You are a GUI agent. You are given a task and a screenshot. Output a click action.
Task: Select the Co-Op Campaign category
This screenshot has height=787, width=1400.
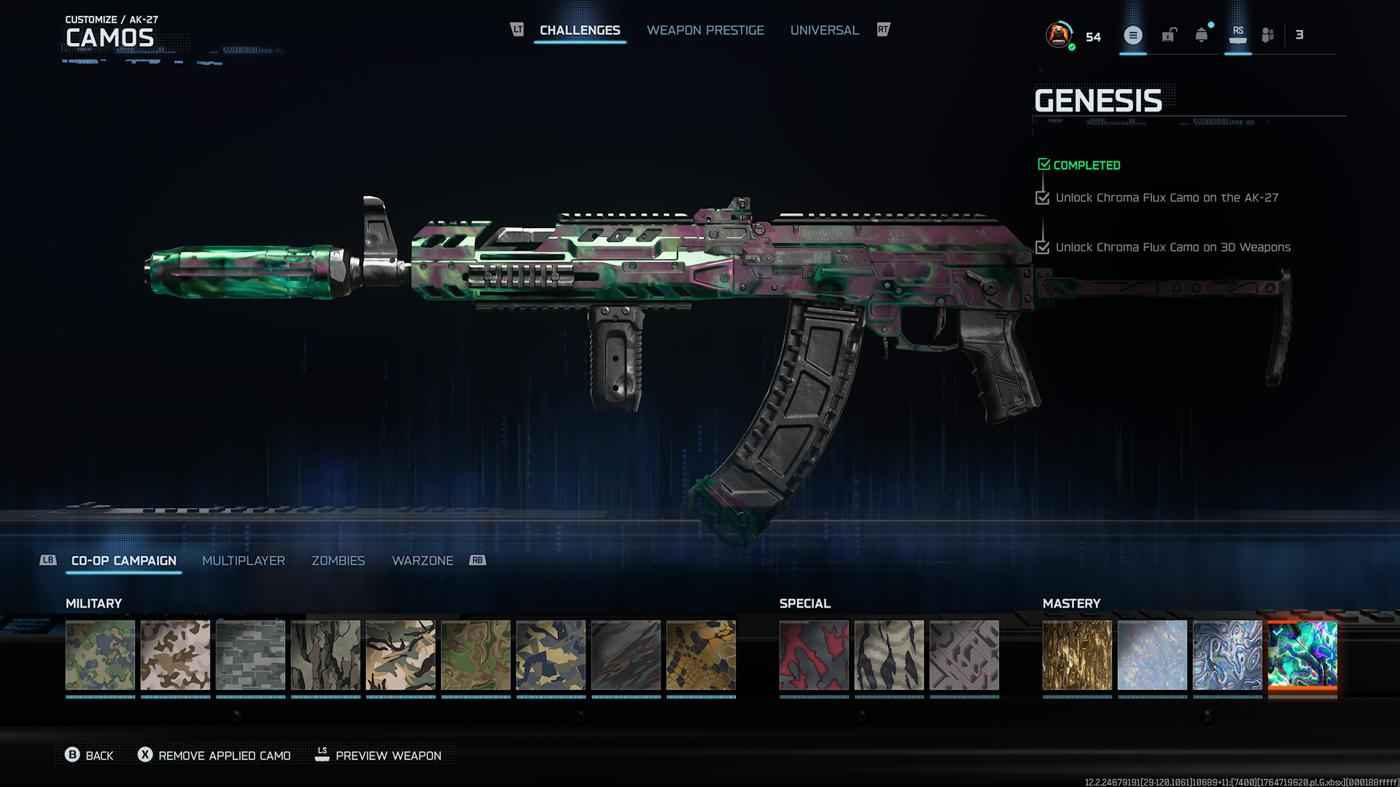tap(123, 561)
